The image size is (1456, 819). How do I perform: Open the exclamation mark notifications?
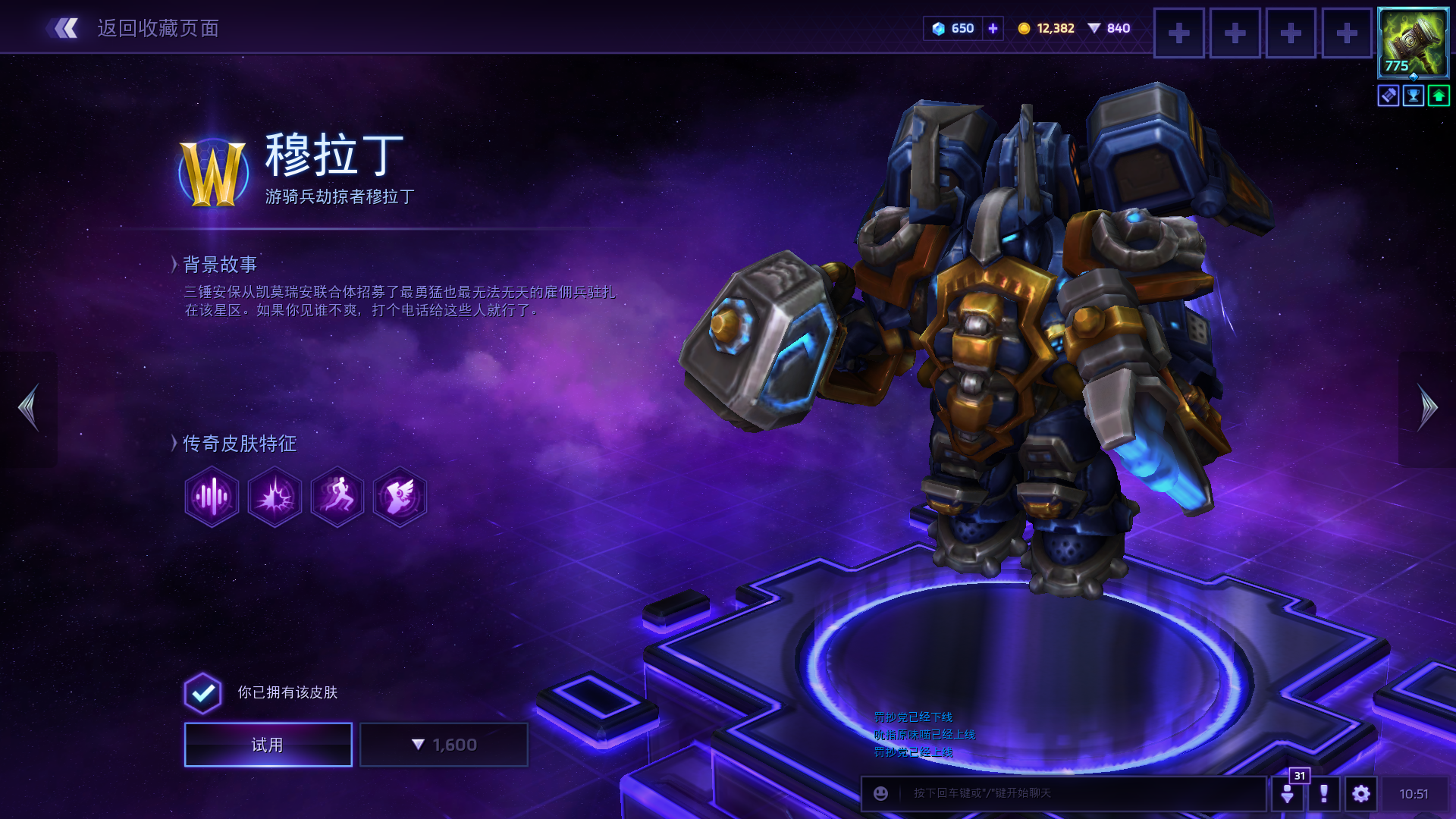tap(1324, 793)
